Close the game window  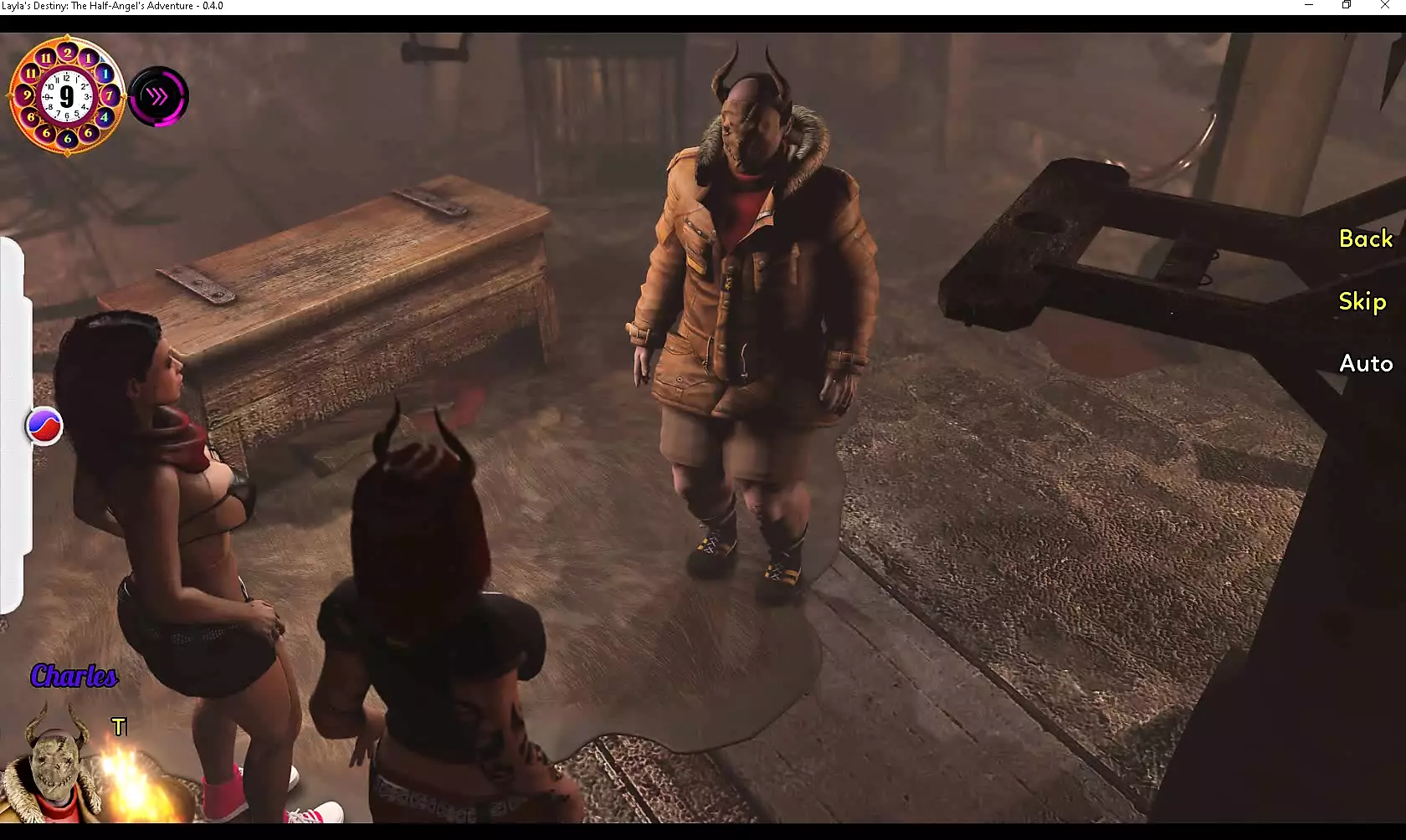[1384, 6]
